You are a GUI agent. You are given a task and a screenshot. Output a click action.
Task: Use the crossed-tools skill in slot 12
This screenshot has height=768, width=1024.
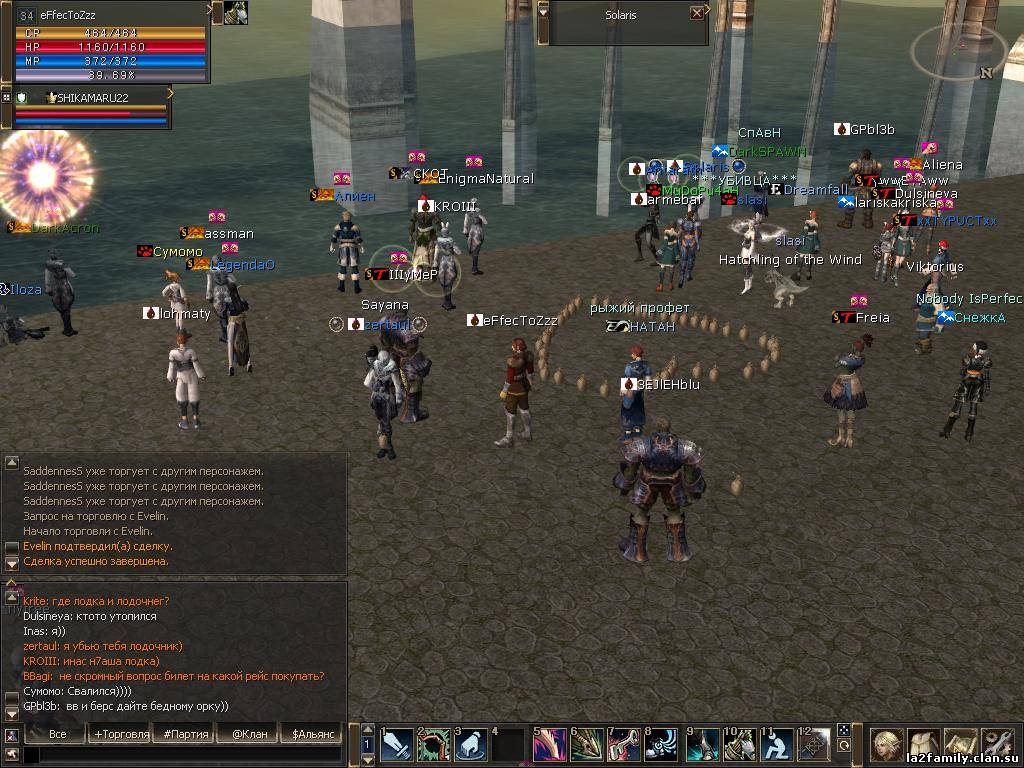pyautogui.click(x=814, y=745)
